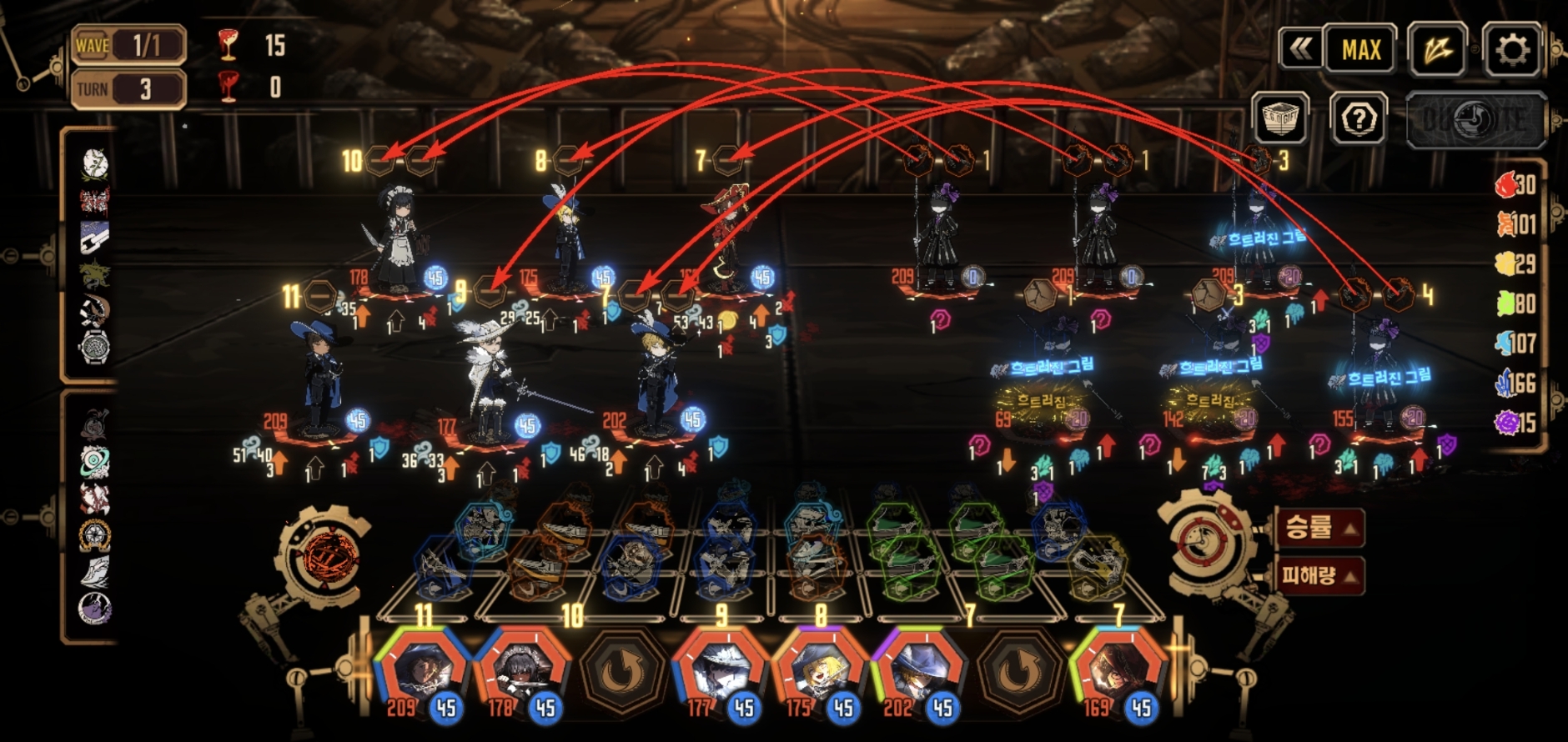Image resolution: width=1568 pixels, height=742 pixels.
Task: Select the double left arrow button
Action: click(1300, 50)
